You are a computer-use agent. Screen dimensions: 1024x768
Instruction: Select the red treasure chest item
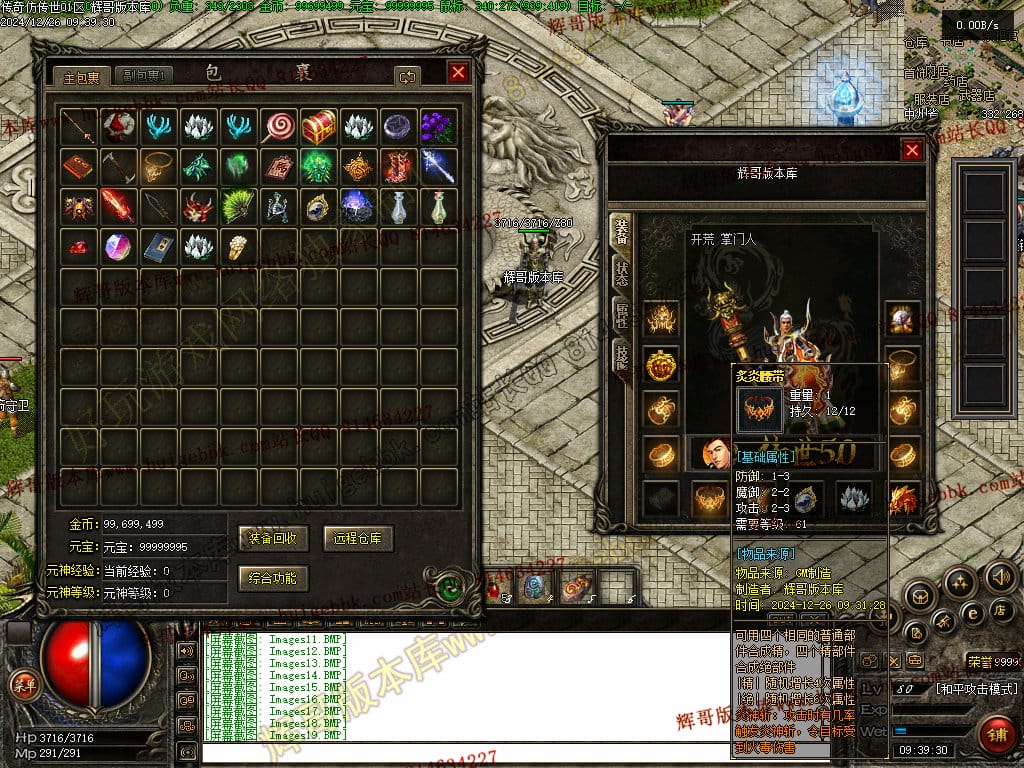click(x=318, y=126)
